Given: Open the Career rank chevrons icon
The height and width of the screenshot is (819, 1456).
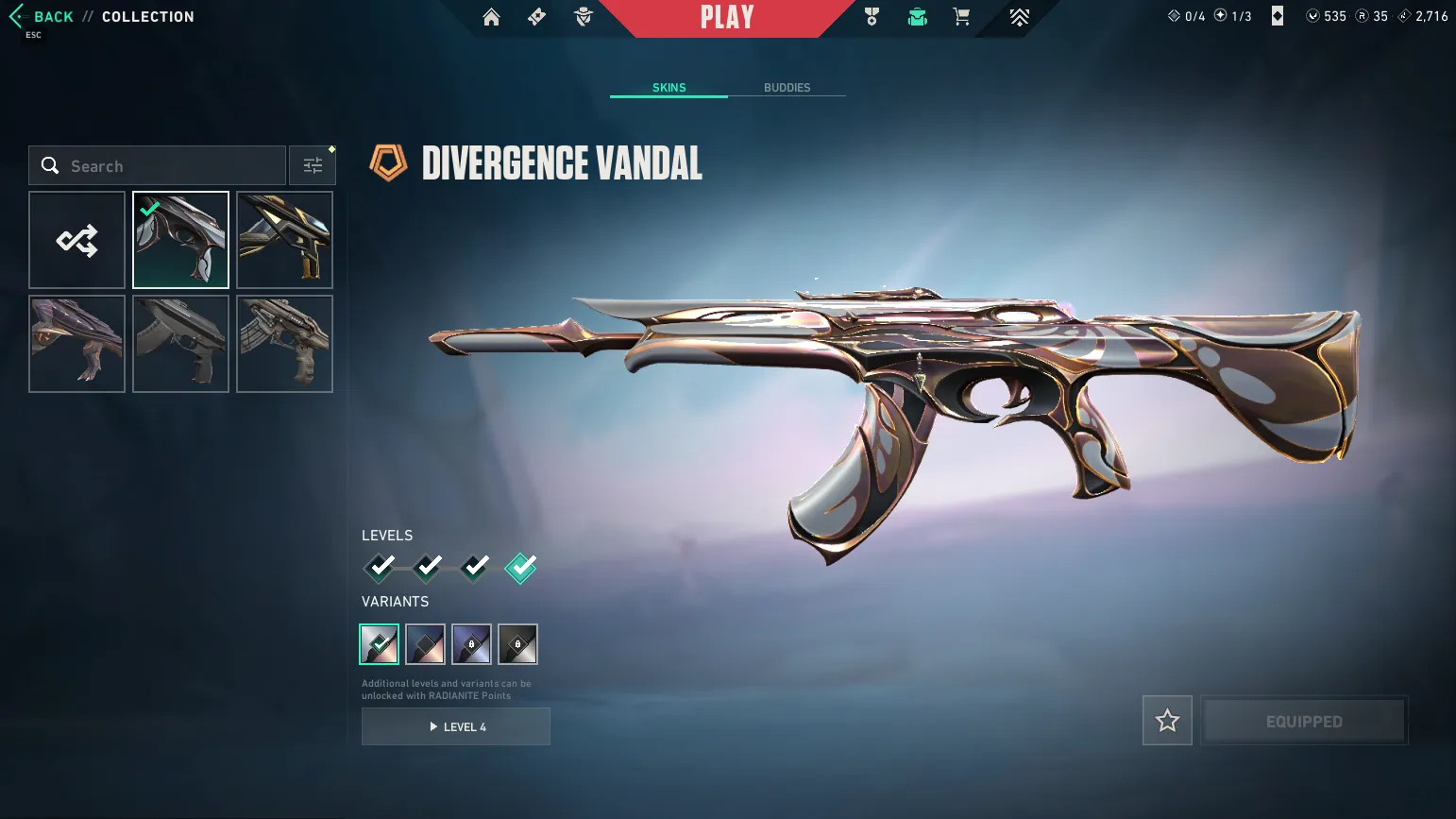Looking at the screenshot, I should [1018, 16].
